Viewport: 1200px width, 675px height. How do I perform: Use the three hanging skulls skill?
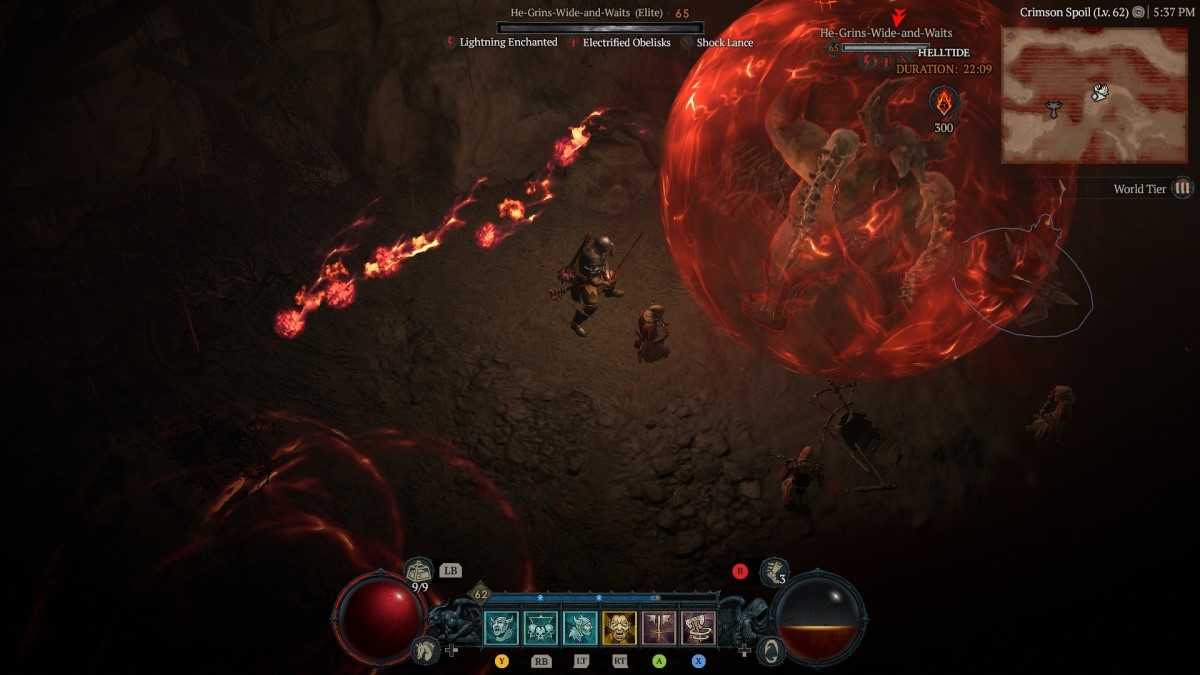pyautogui.click(x=541, y=628)
